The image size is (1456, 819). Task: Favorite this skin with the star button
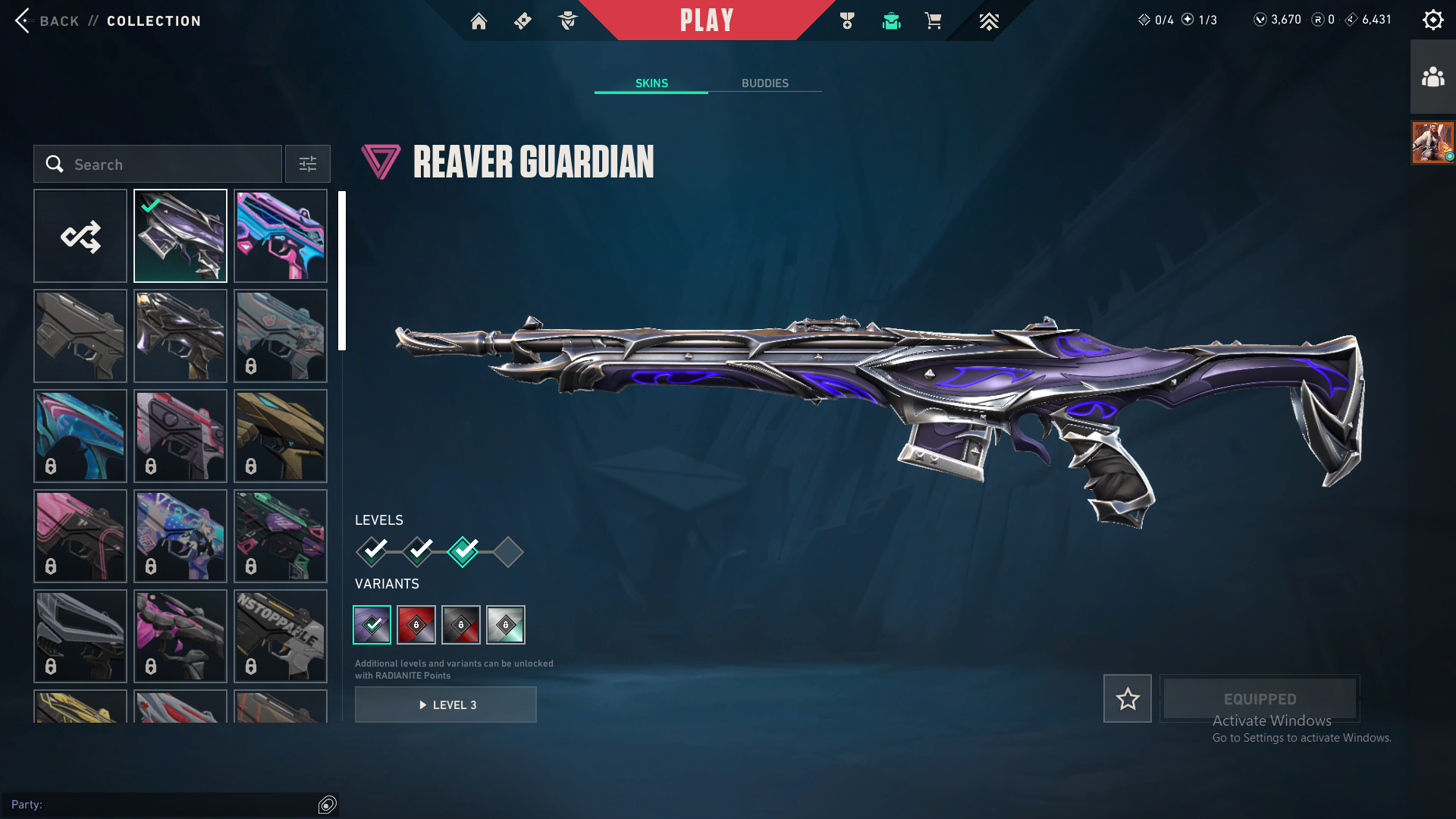(1128, 699)
